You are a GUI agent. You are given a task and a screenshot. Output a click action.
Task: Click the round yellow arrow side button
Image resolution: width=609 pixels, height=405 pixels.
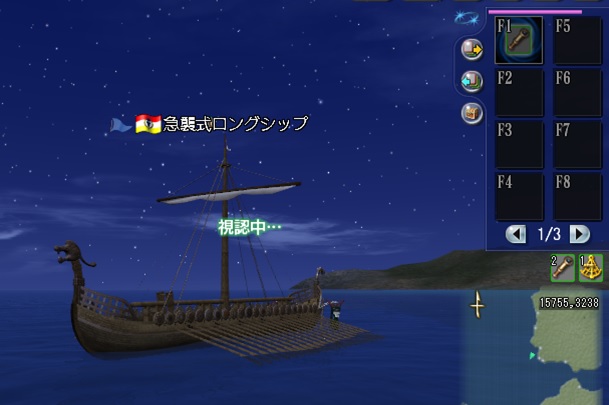472,48
